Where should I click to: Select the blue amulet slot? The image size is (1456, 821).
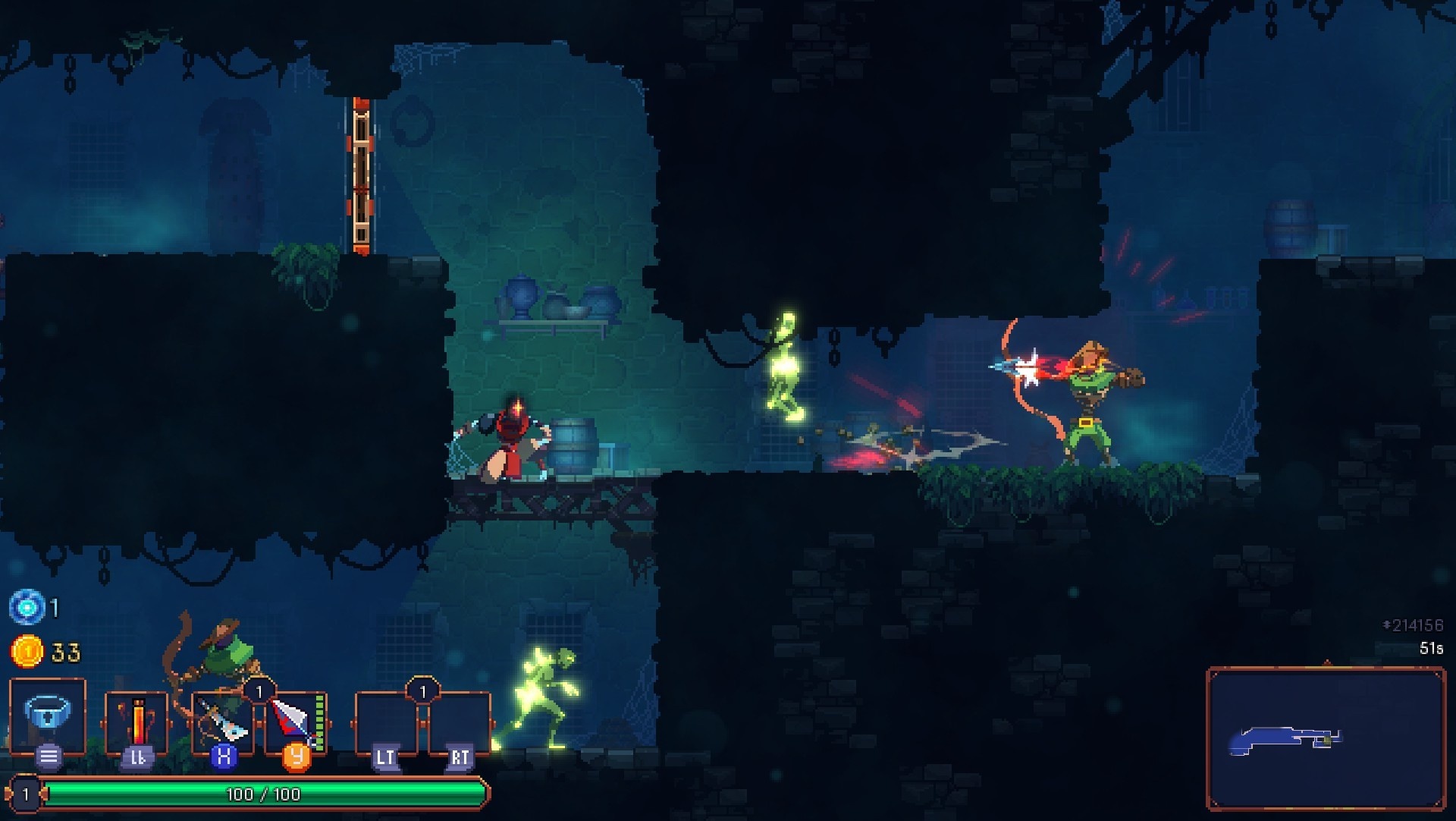[x=48, y=716]
